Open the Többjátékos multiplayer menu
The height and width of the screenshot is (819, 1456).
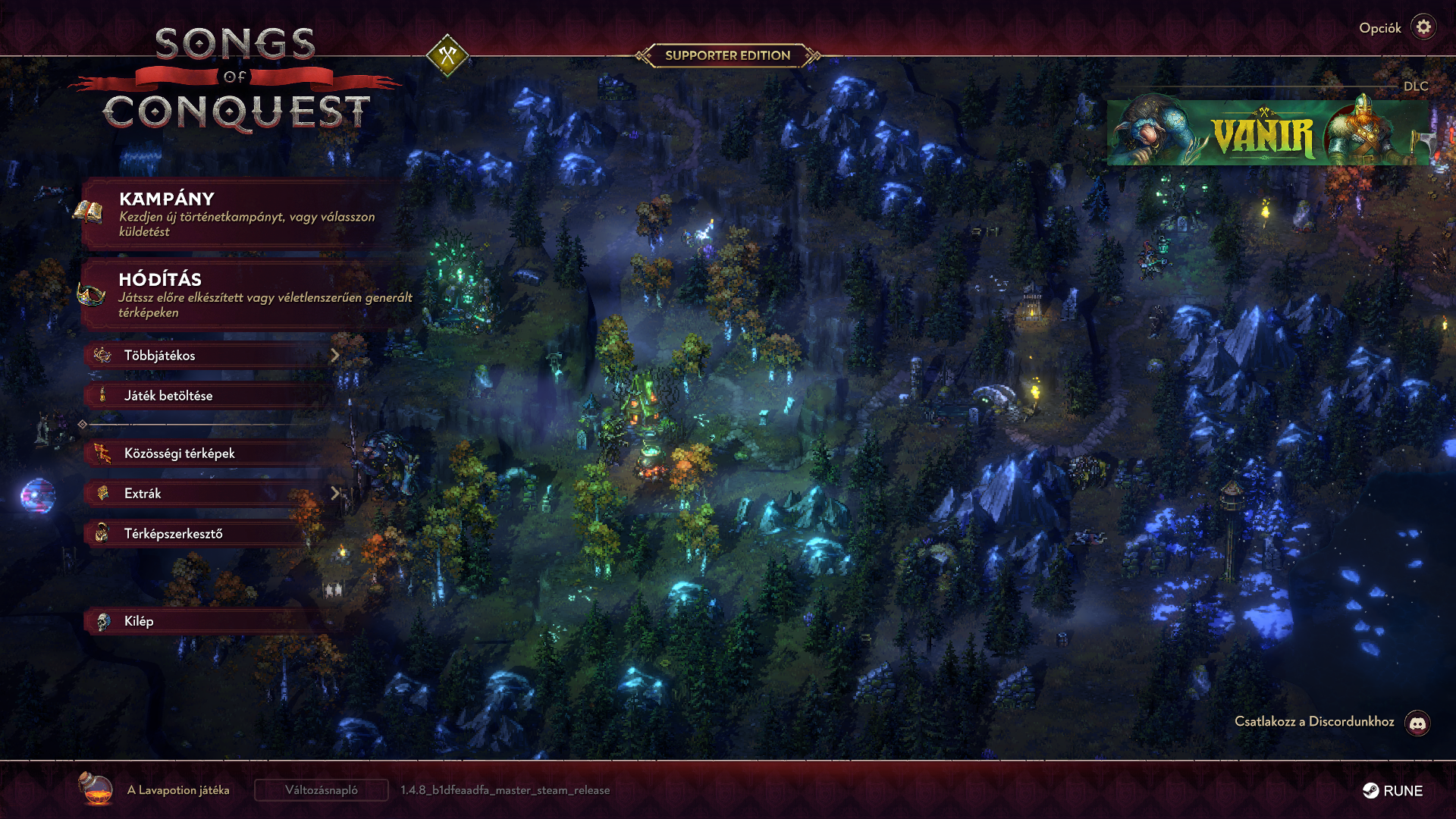tap(212, 355)
